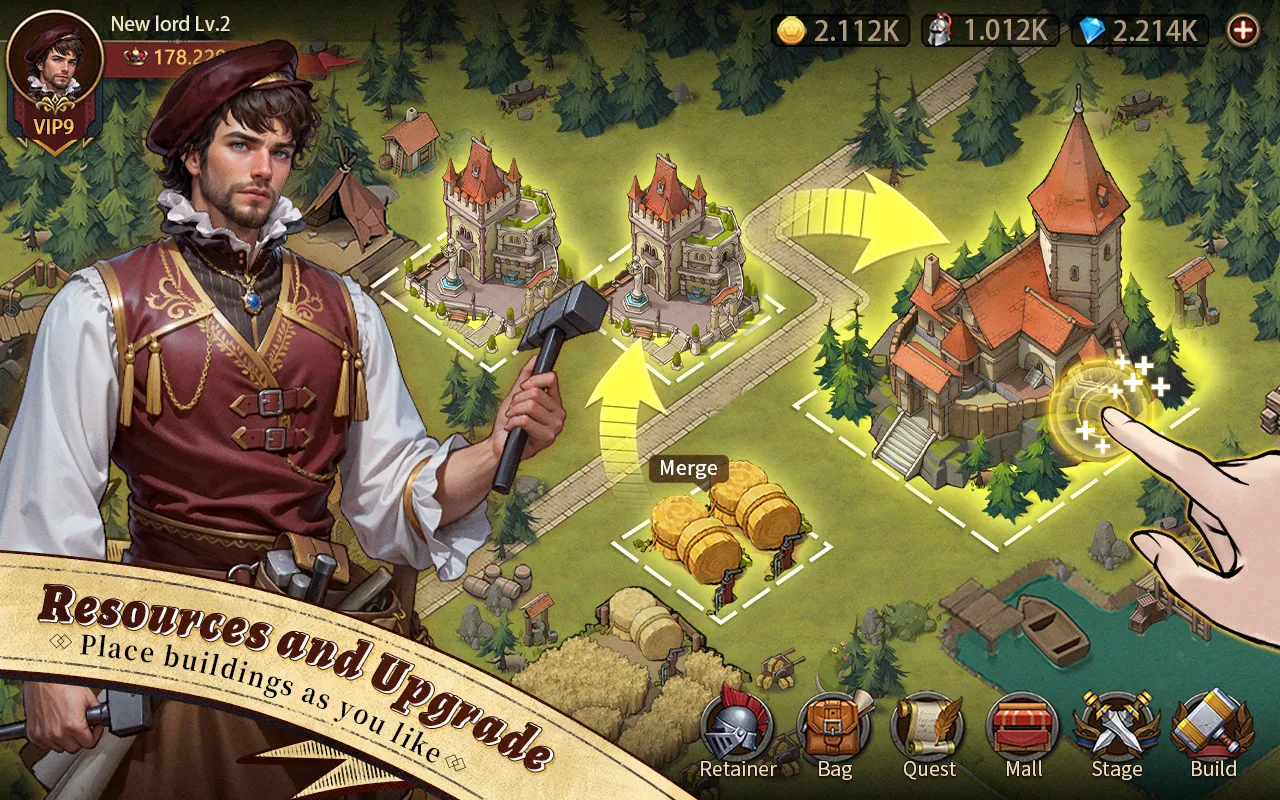Screen dimensions: 1280x800
Task: Visit the Mall shop
Action: point(1023,728)
